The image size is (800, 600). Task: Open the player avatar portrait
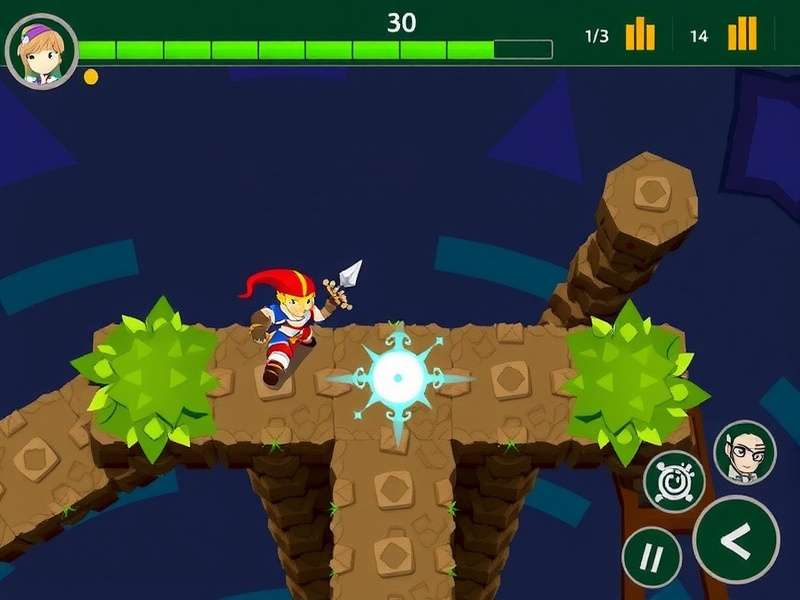click(41, 49)
